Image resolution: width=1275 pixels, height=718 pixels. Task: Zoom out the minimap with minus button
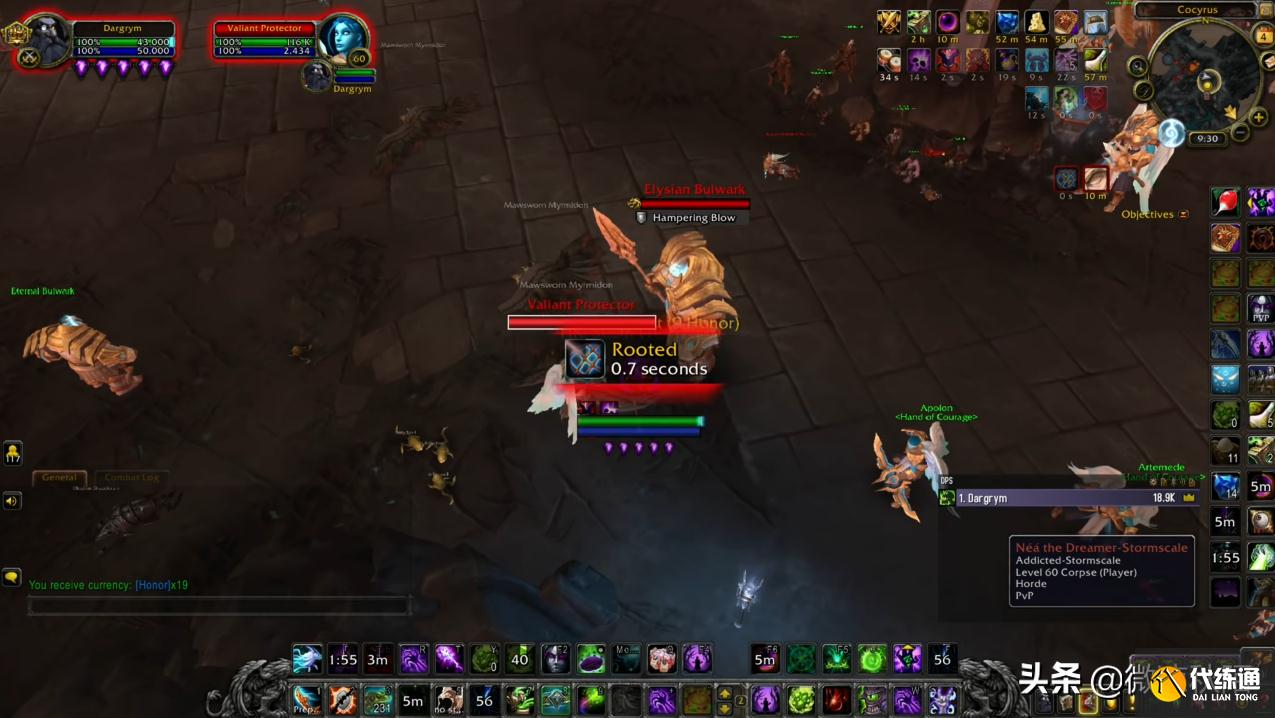tap(1240, 133)
